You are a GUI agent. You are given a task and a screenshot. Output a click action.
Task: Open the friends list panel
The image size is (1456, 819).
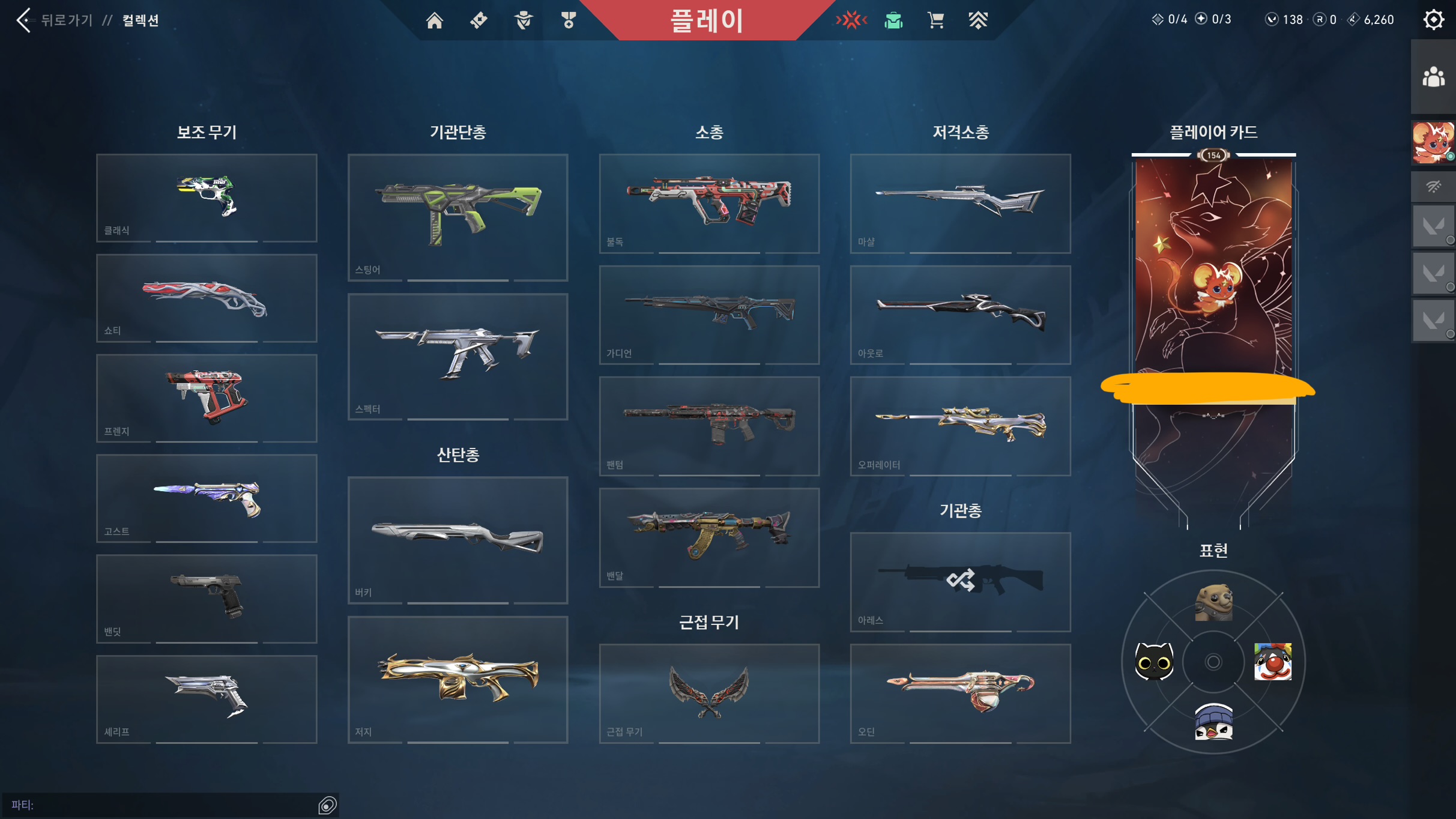pos(1433,77)
